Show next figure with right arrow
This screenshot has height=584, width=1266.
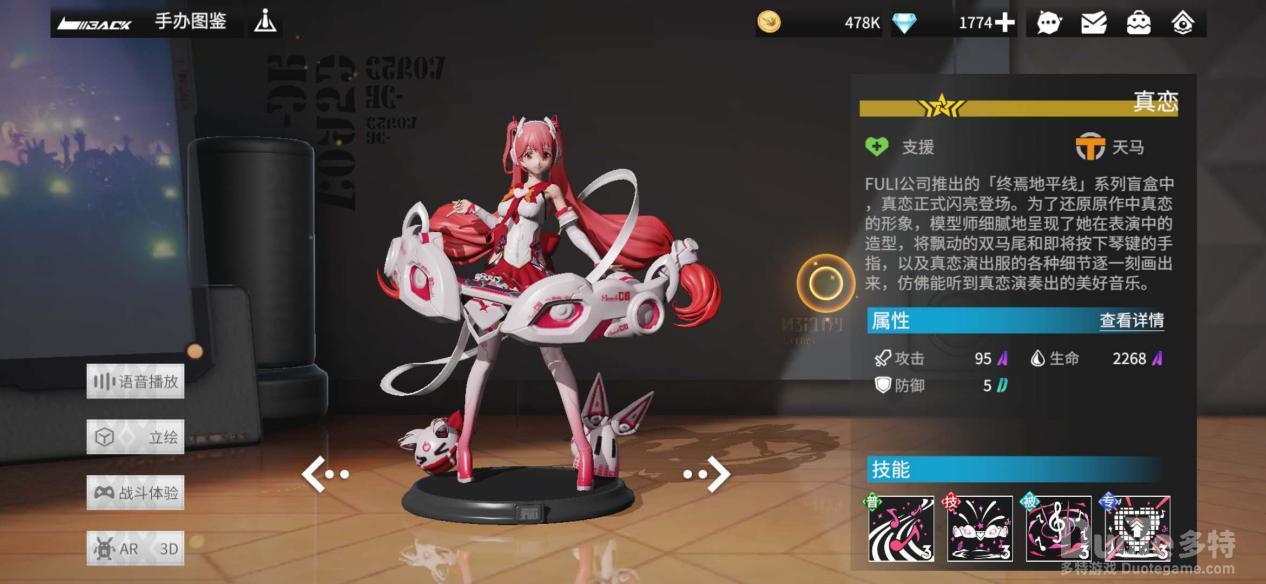click(x=707, y=475)
